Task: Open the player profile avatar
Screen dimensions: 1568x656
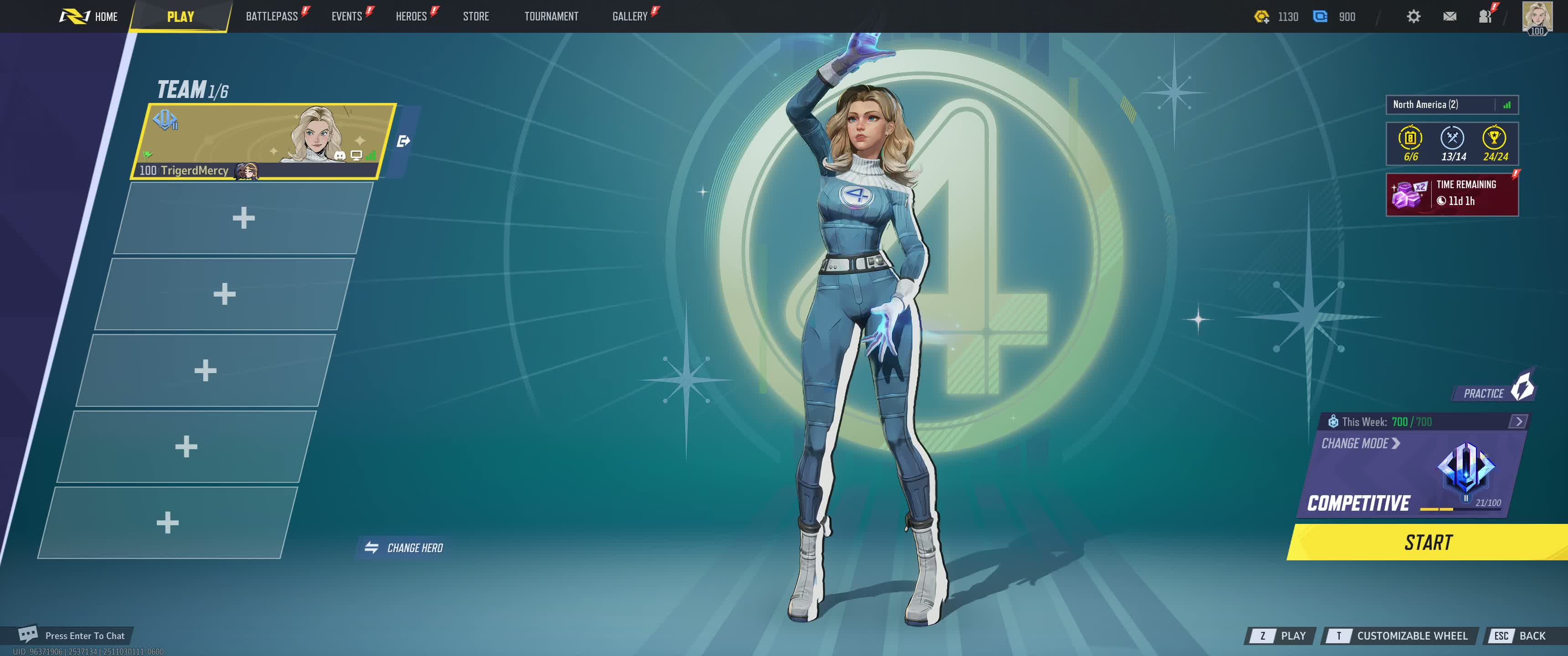Action: point(1537,16)
